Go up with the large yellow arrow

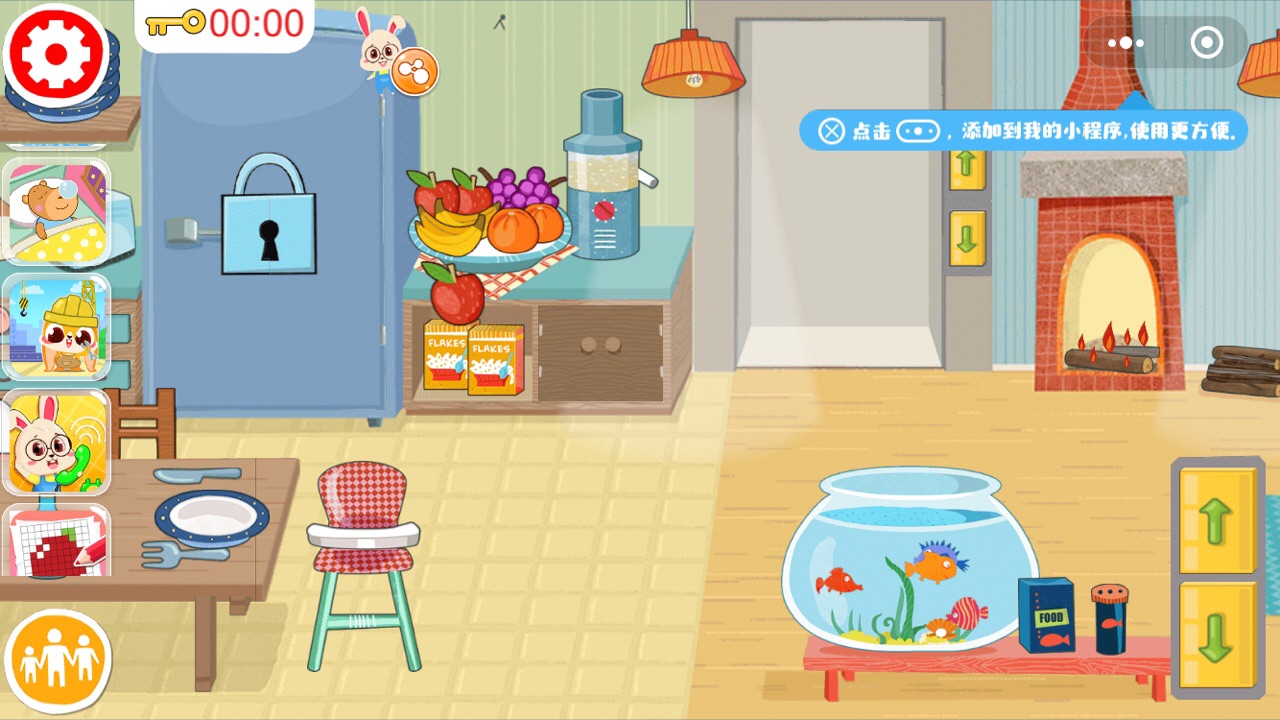click(1217, 520)
